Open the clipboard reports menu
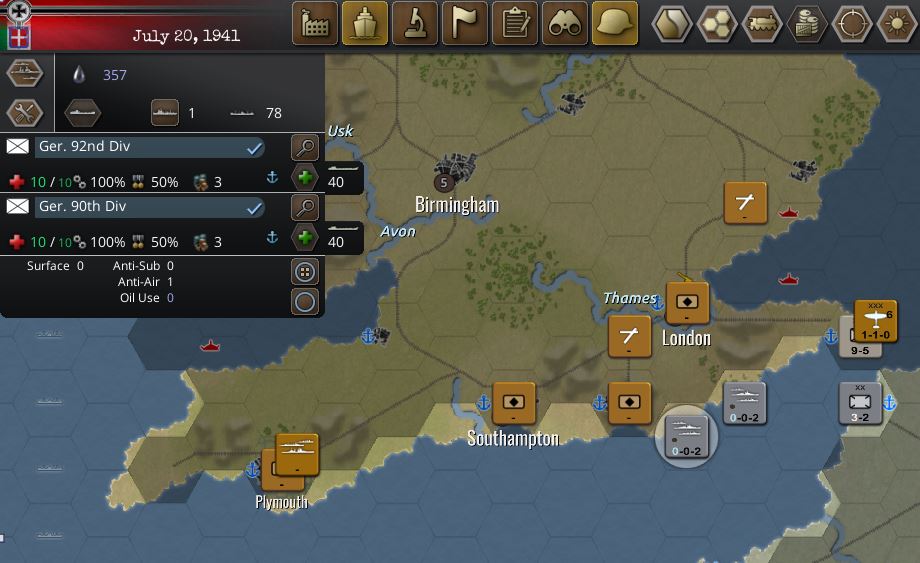 coord(515,24)
